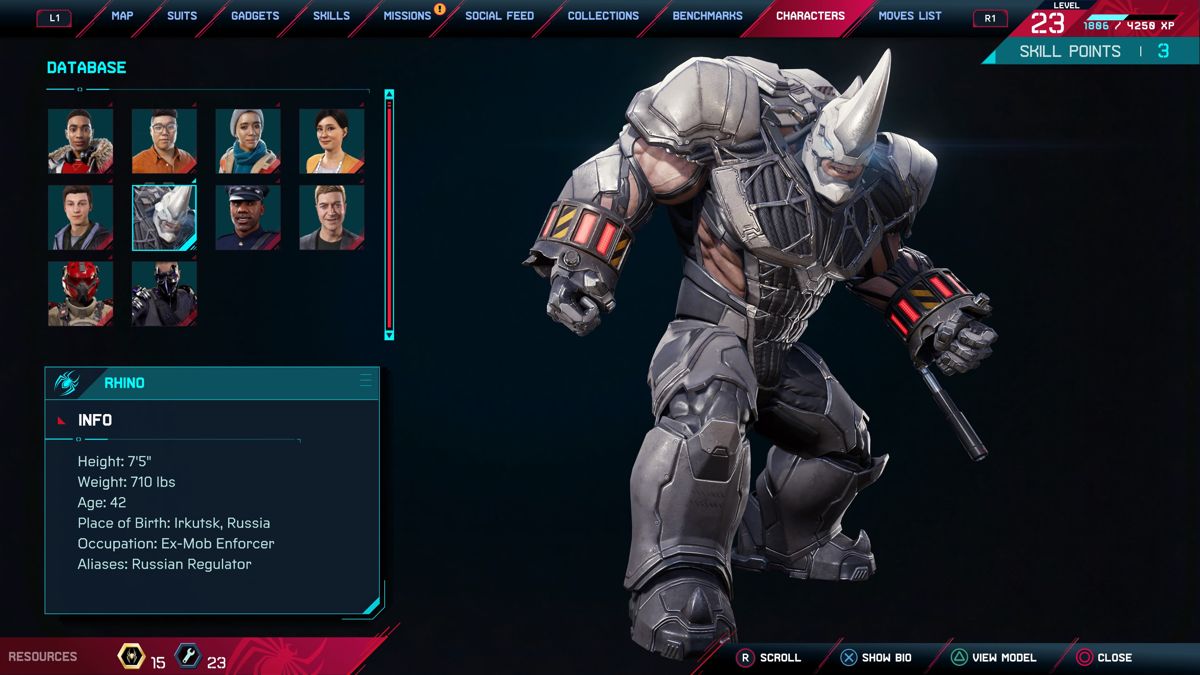Open the Social Feed tab

499,16
